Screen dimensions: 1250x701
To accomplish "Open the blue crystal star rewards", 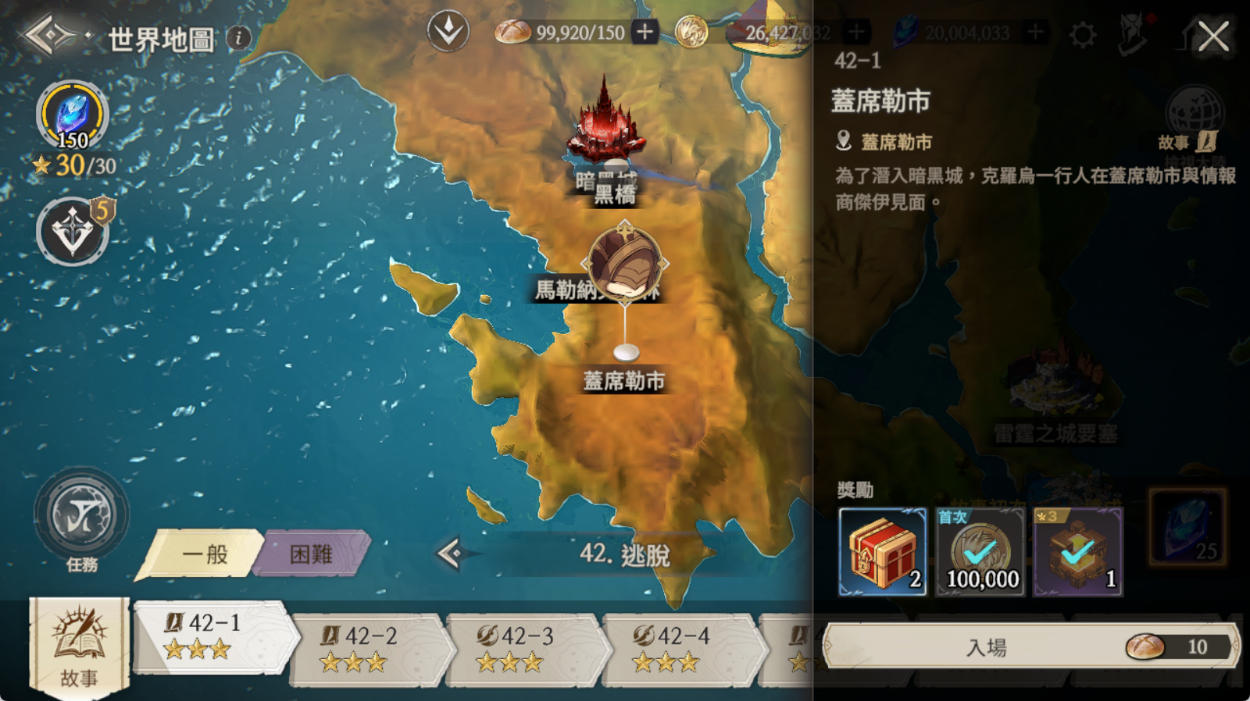I will [72, 115].
